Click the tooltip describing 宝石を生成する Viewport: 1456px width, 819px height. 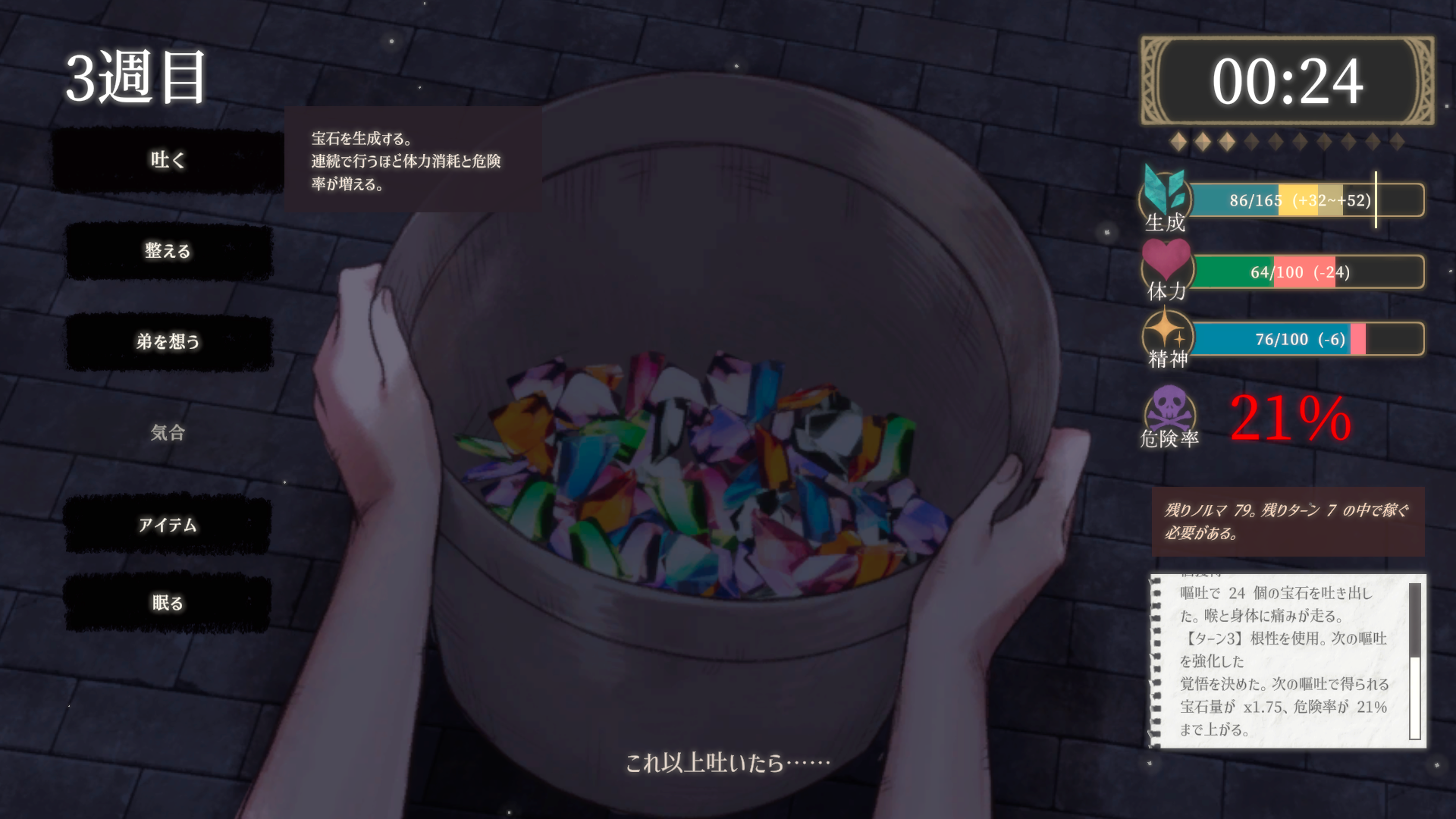click(413, 161)
